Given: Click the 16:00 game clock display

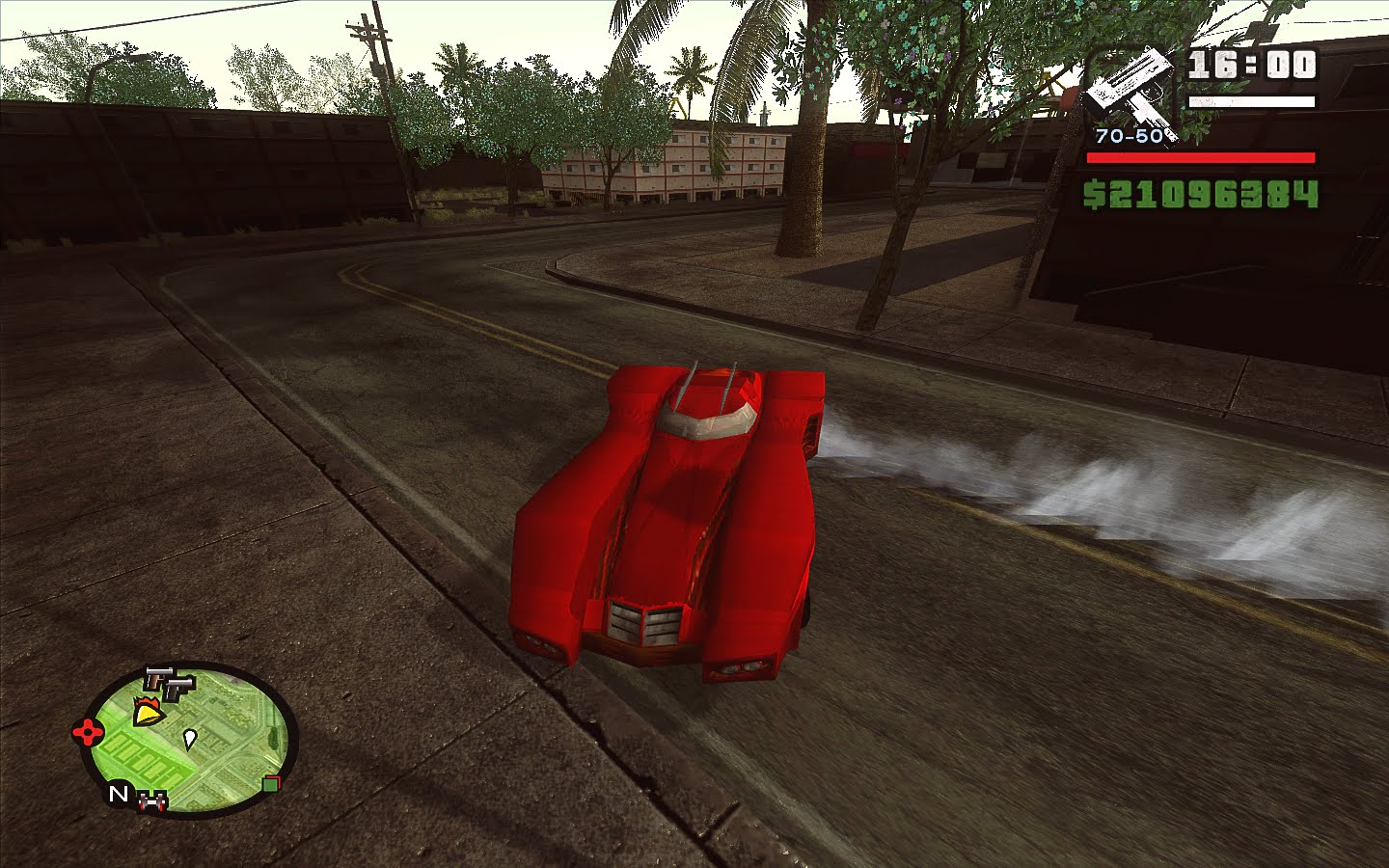Looking at the screenshot, I should (x=1252, y=65).
